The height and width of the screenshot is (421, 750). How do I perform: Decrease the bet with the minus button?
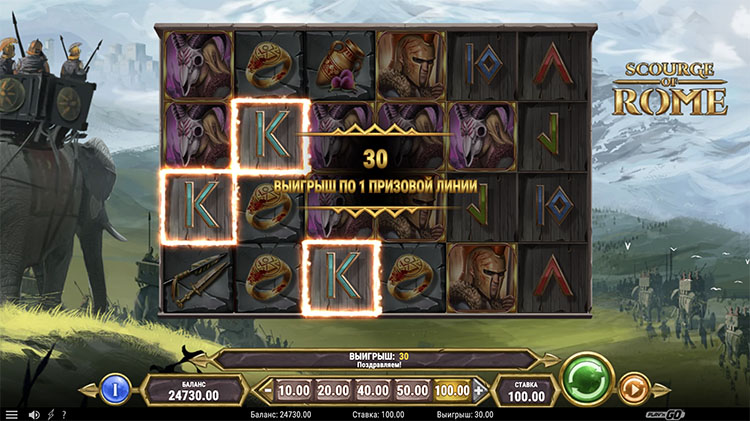click(x=267, y=389)
